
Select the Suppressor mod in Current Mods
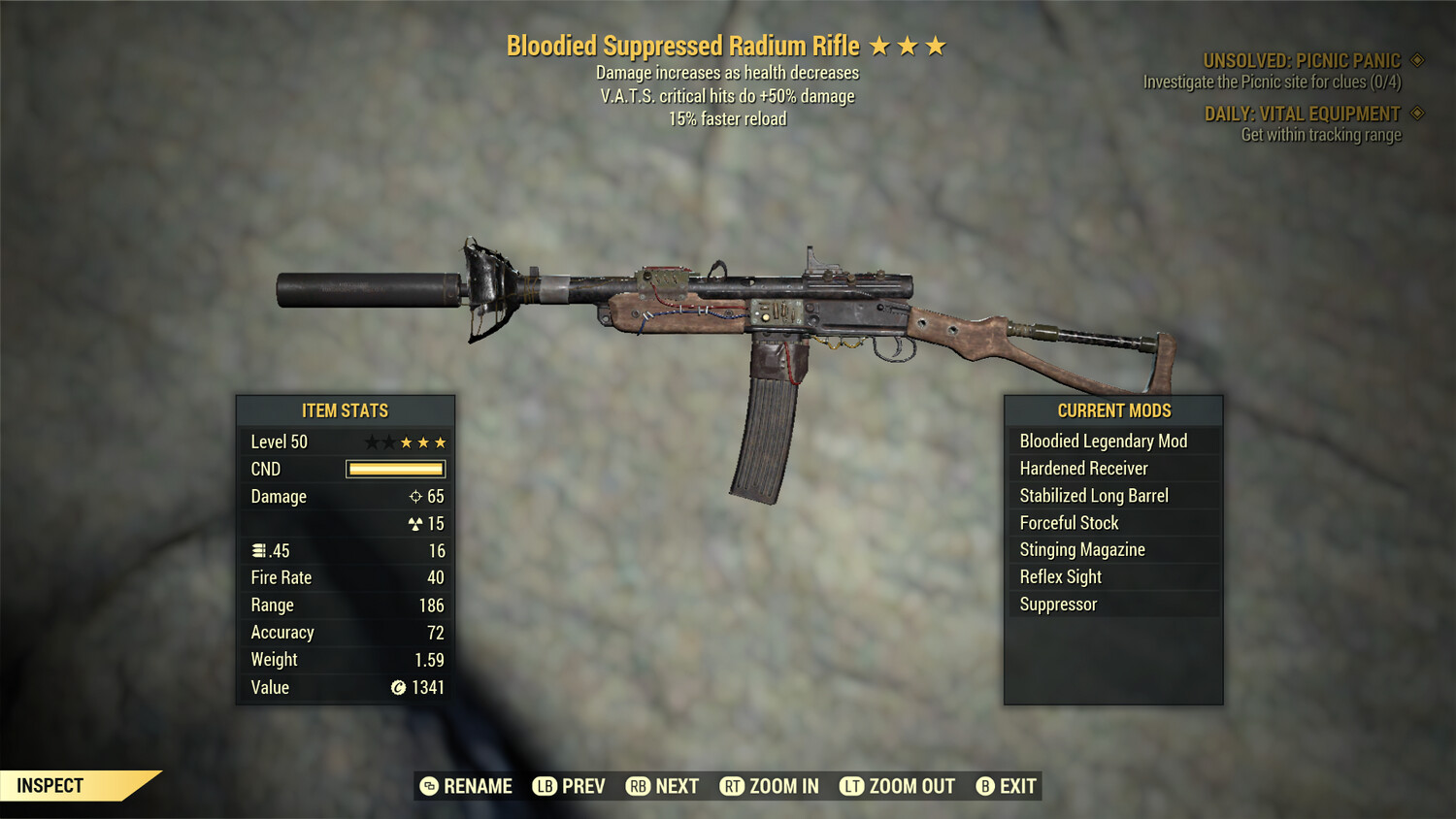click(x=1058, y=604)
